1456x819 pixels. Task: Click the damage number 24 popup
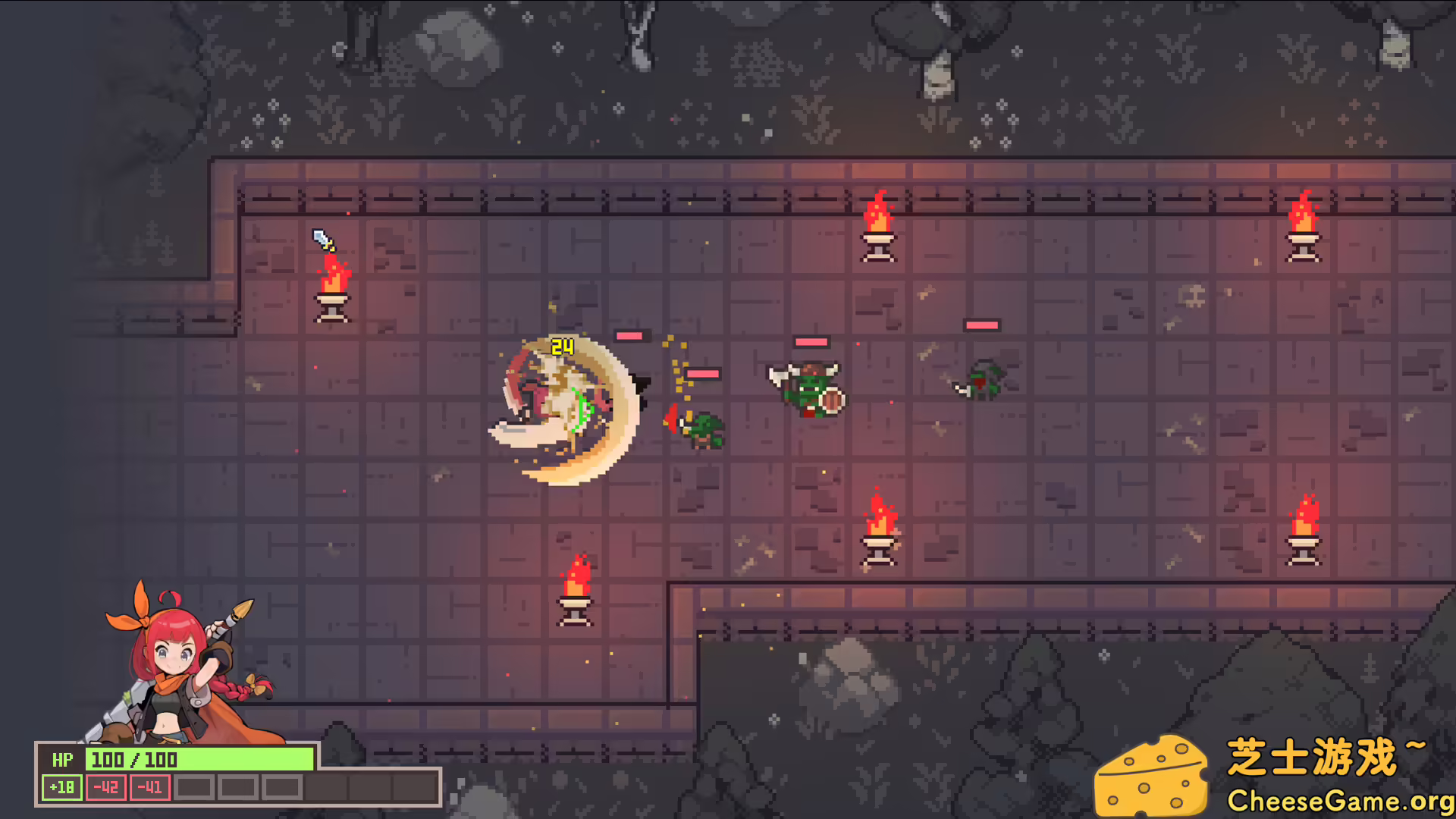tap(562, 347)
